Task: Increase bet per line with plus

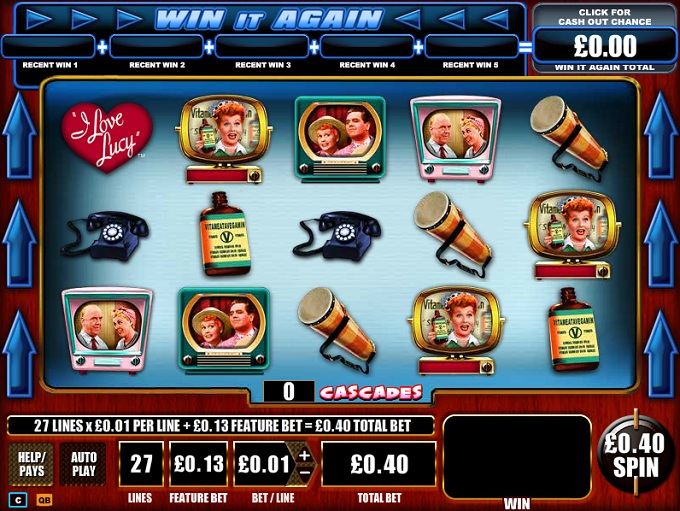Action: [x=305, y=455]
